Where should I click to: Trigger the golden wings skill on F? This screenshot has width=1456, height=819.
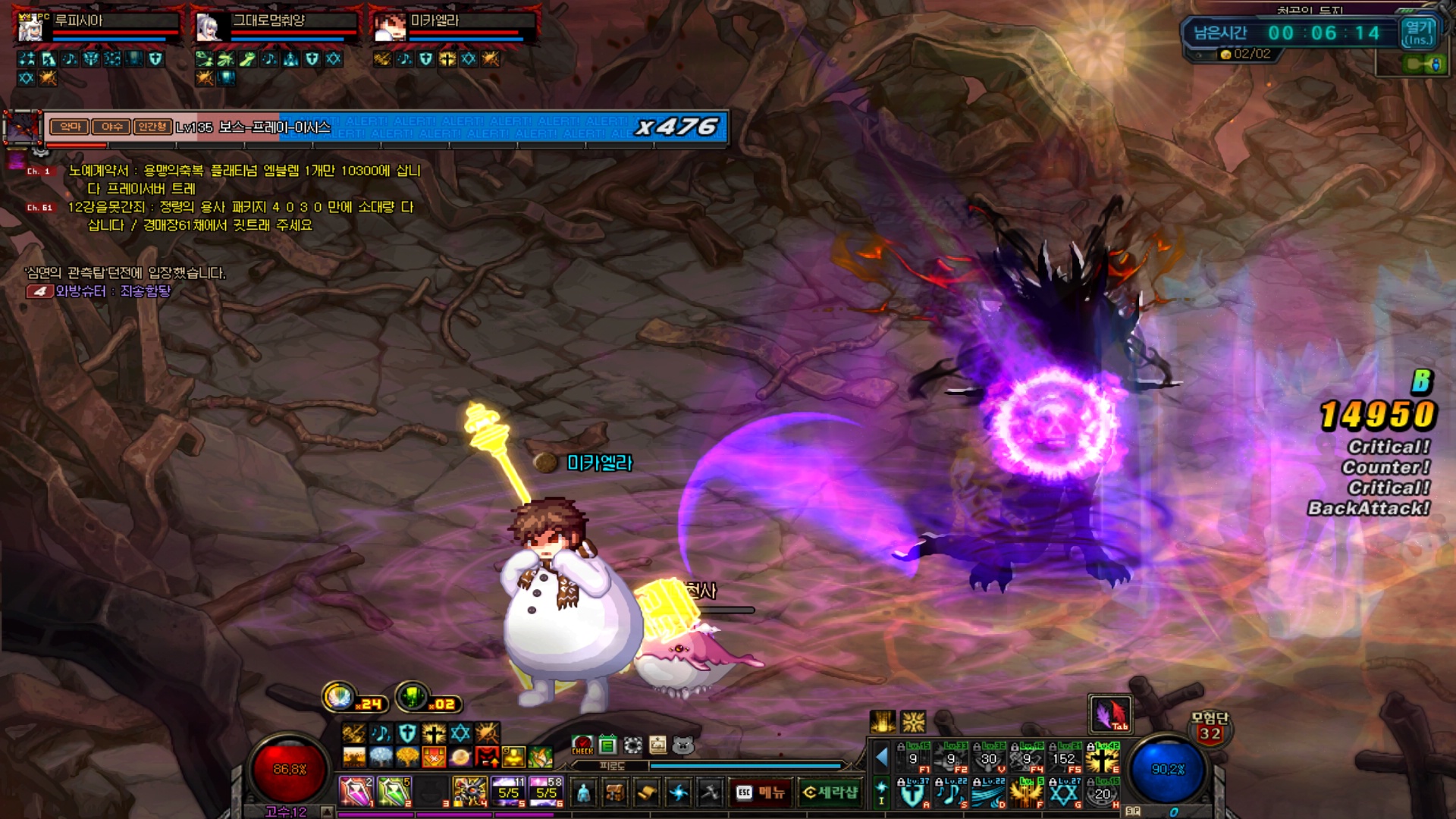tap(1026, 793)
